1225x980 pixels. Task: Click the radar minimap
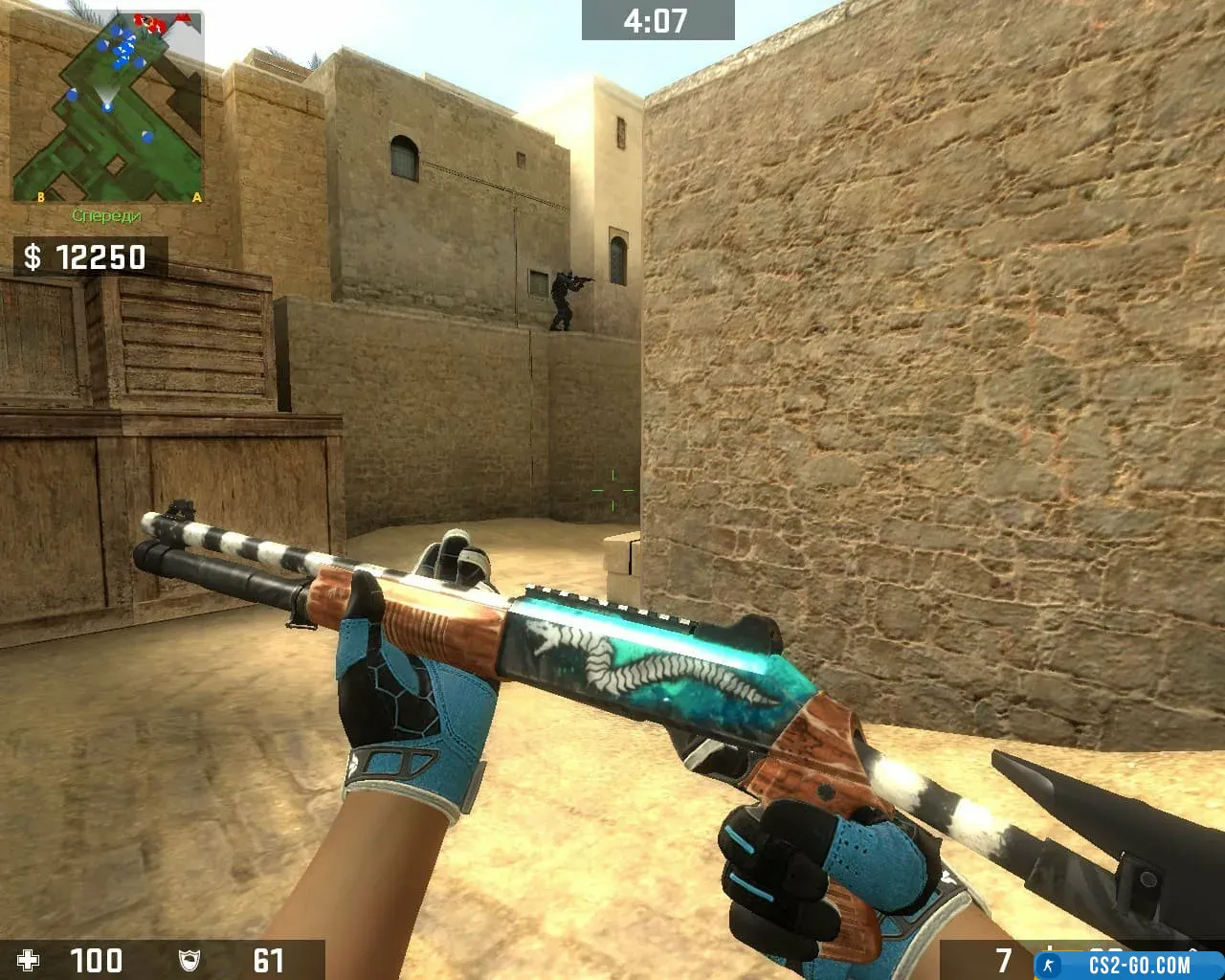107,107
